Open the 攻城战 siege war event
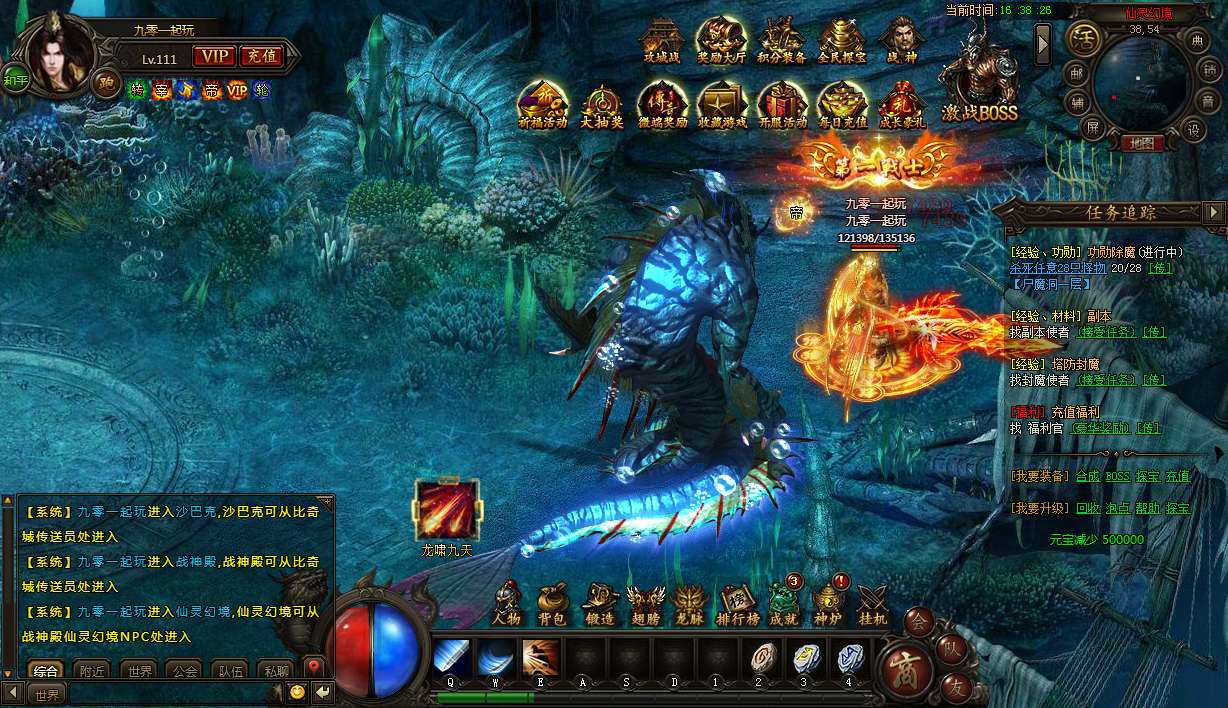 tap(660, 42)
